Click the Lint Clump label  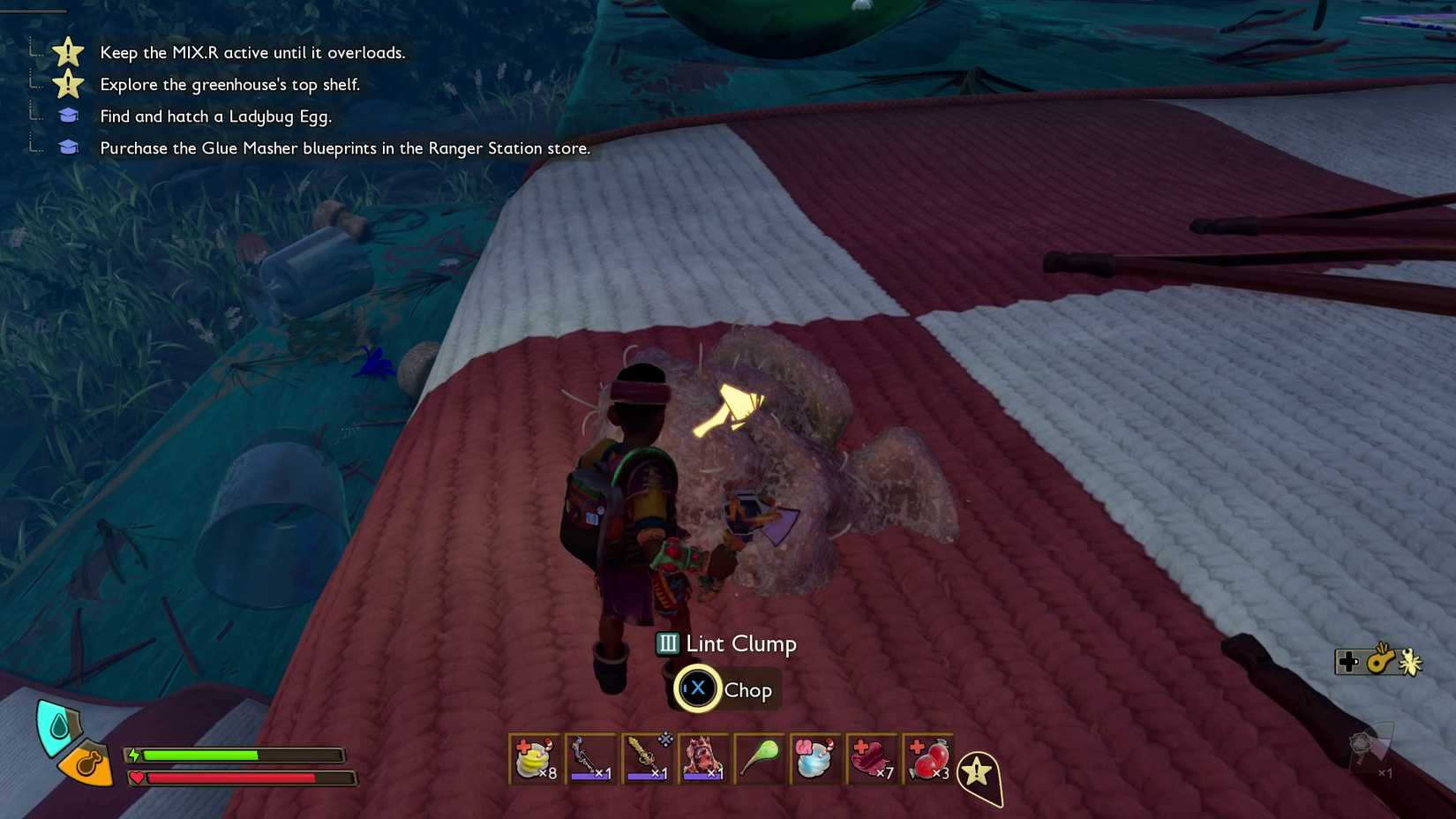(740, 644)
